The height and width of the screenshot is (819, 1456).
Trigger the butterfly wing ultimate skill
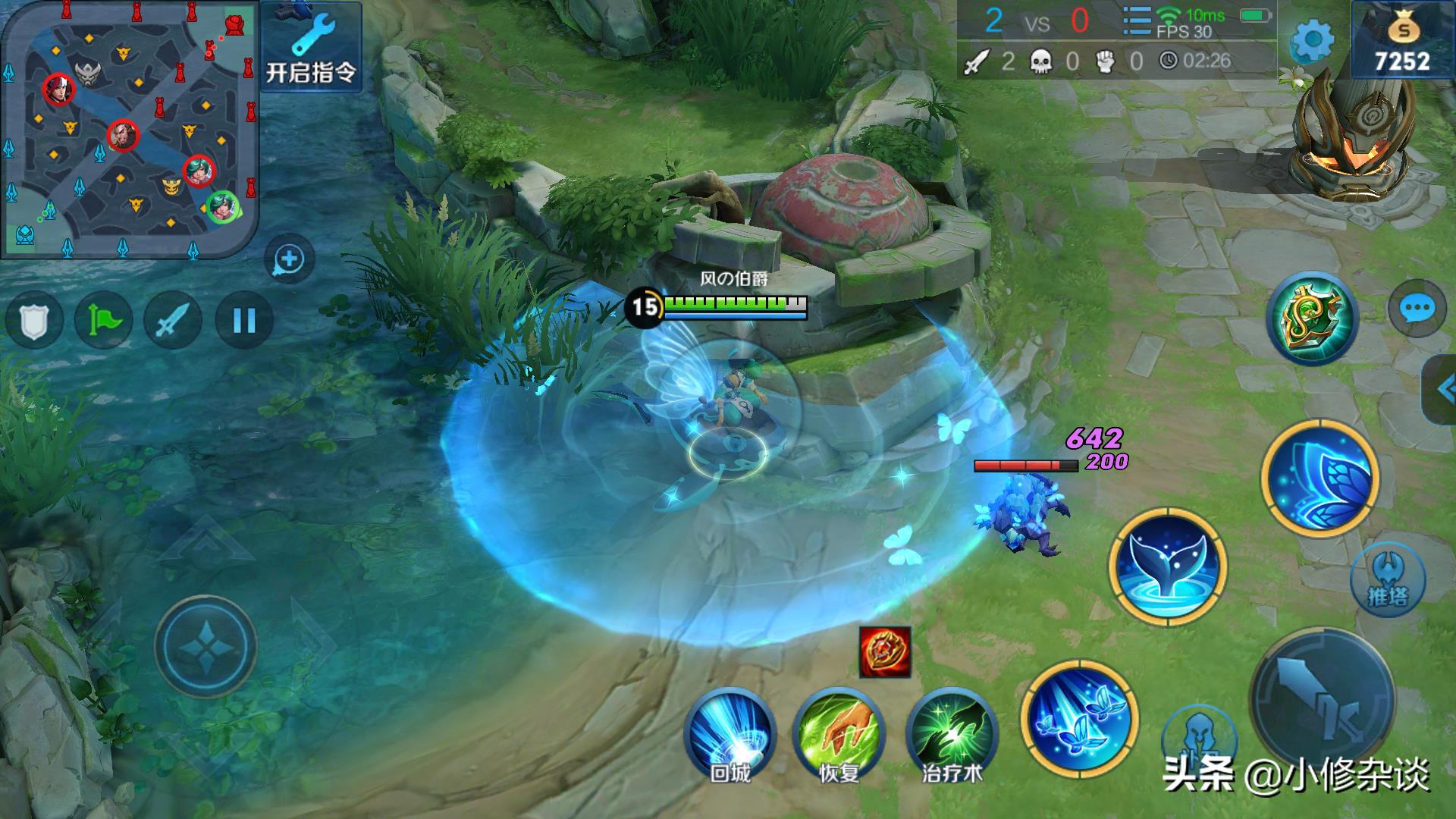point(1319,477)
